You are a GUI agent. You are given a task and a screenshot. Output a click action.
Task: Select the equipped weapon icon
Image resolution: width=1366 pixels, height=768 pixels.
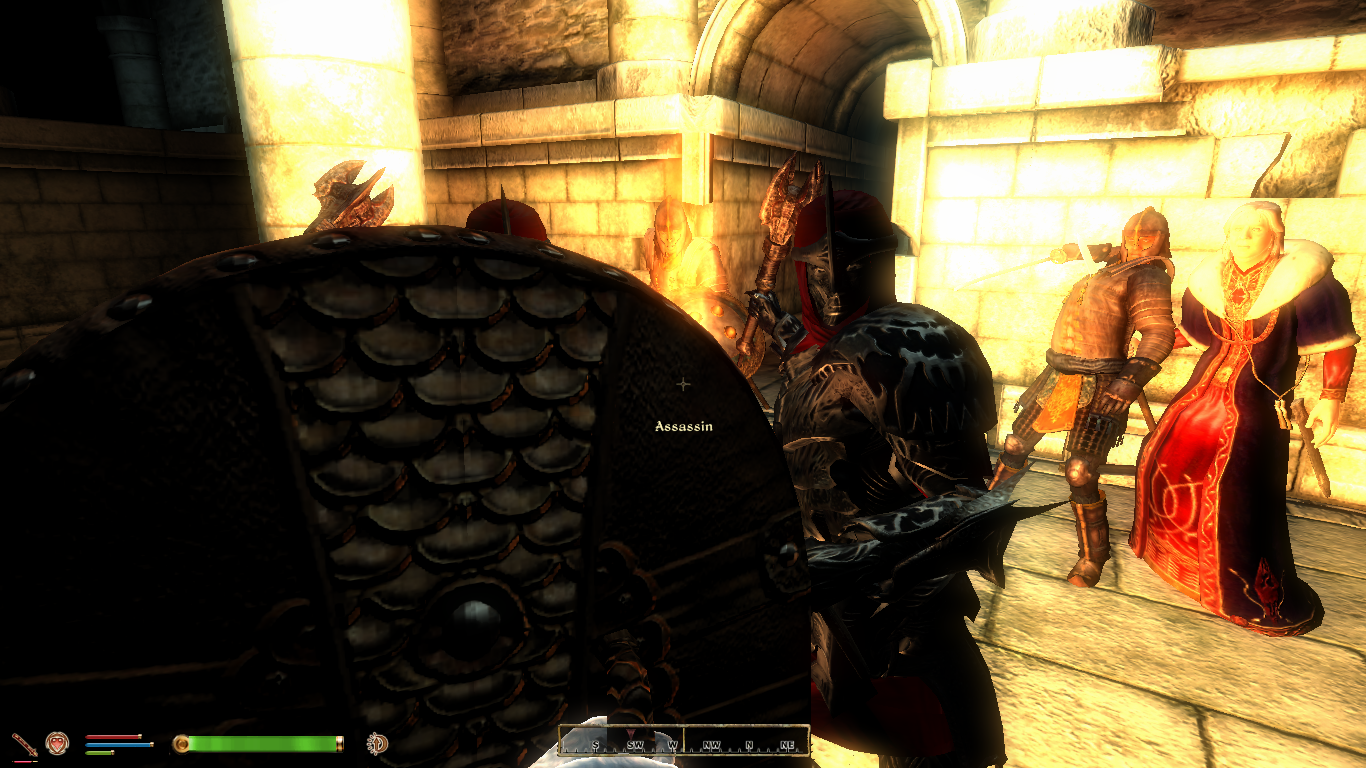click(23, 743)
